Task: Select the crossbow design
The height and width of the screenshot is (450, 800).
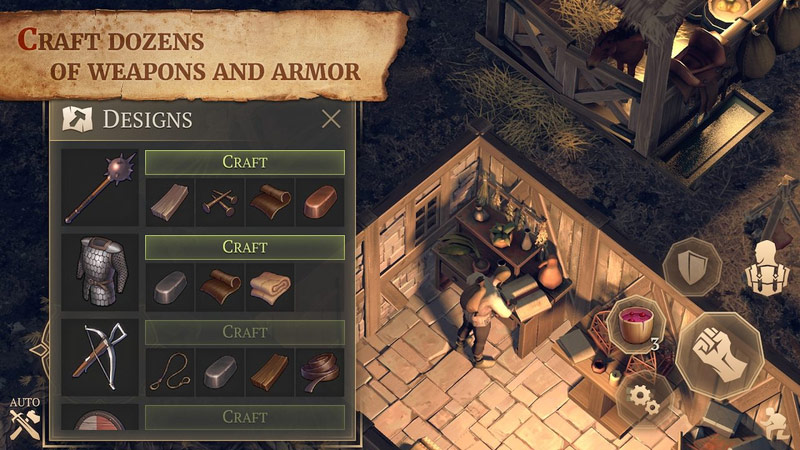Action: pos(100,358)
